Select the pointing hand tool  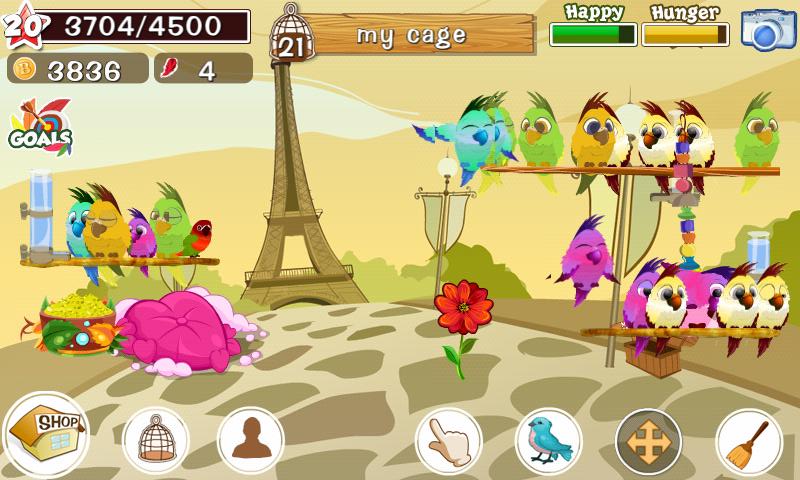(449, 440)
